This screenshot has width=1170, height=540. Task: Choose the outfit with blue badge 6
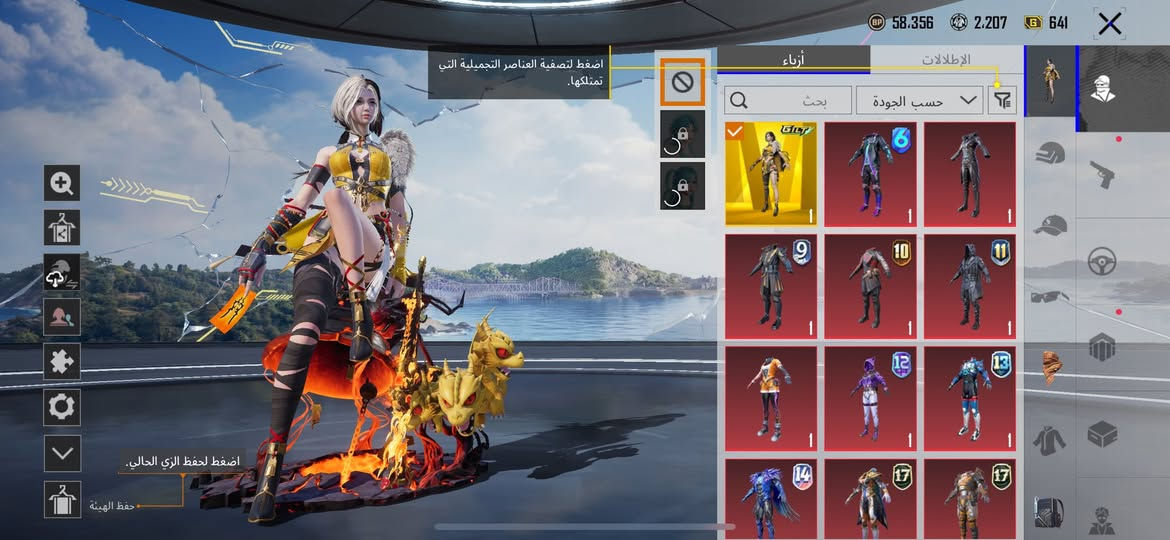870,174
